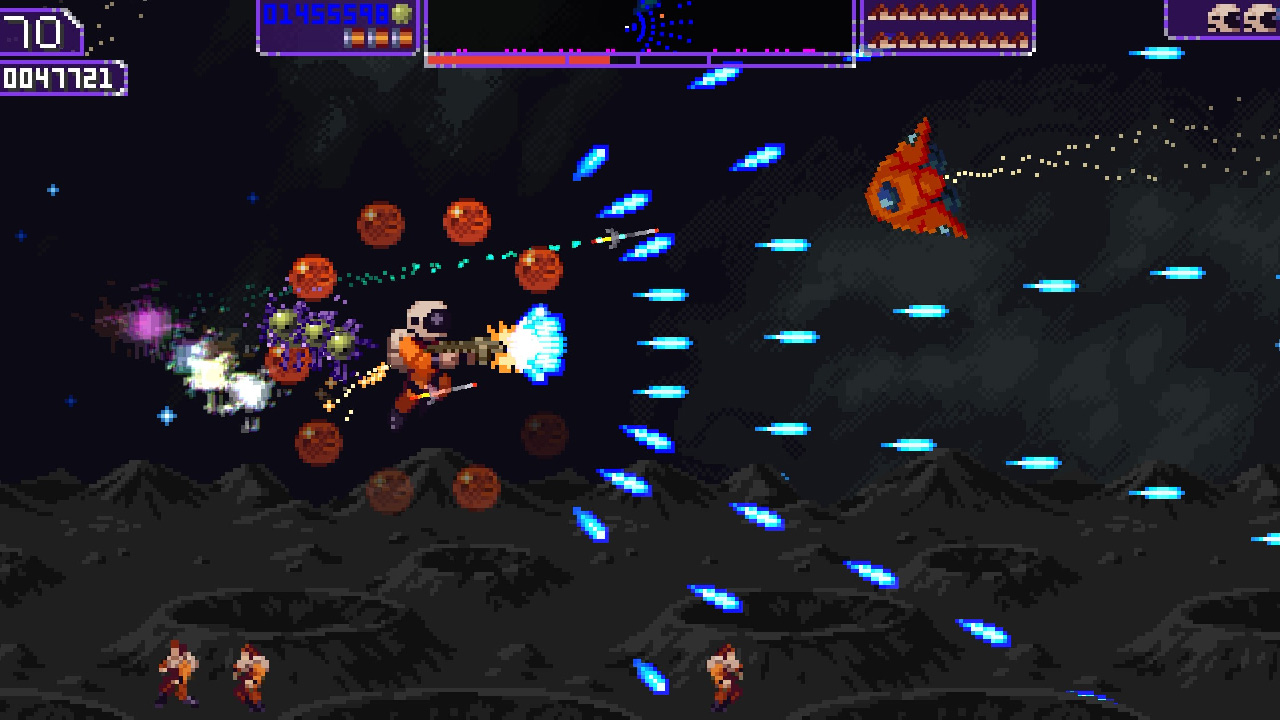Select the rightmost bomb icon under the score
Viewport: 1280px width, 720px height.
click(x=401, y=38)
